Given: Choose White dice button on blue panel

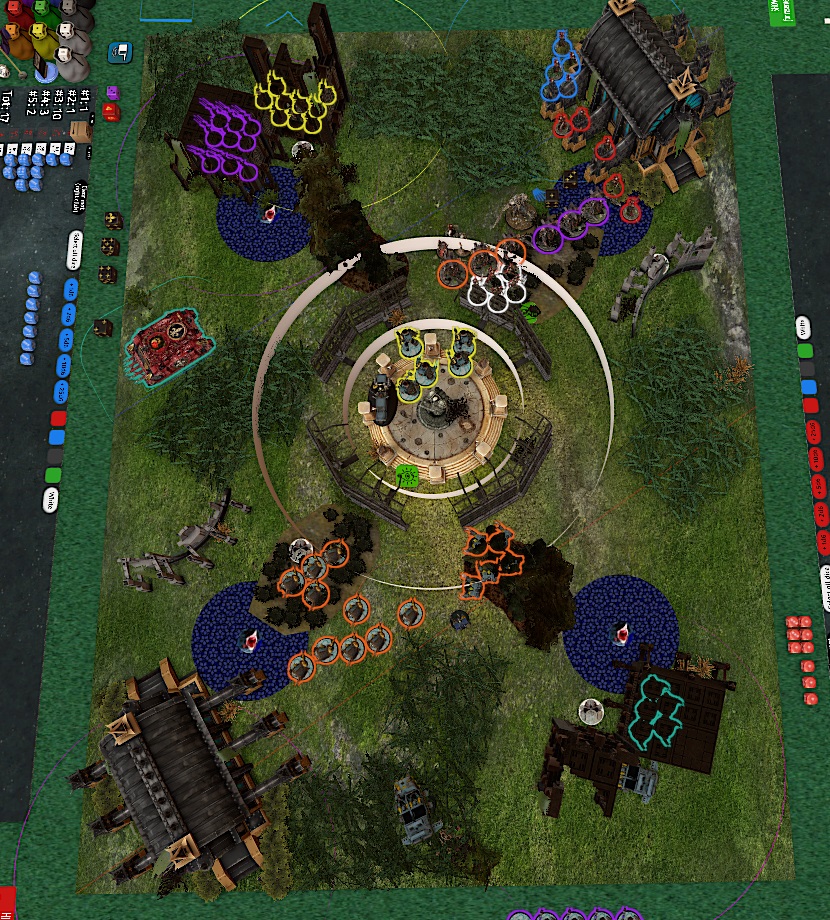Looking at the screenshot, I should click(50, 500).
